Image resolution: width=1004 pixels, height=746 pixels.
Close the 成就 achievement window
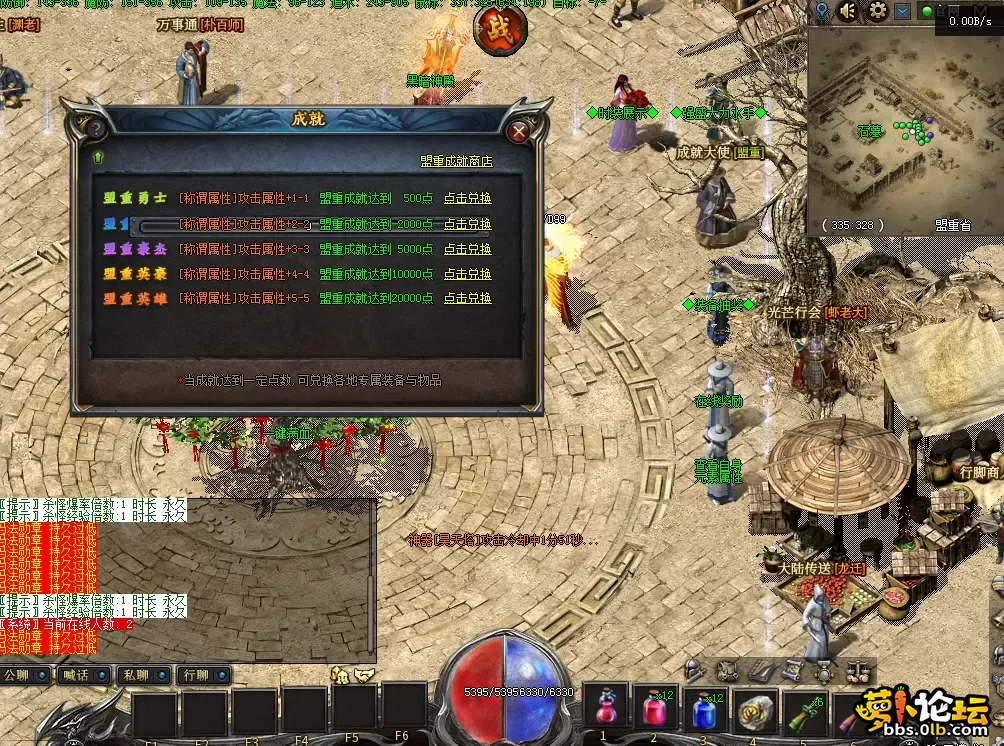(518, 131)
